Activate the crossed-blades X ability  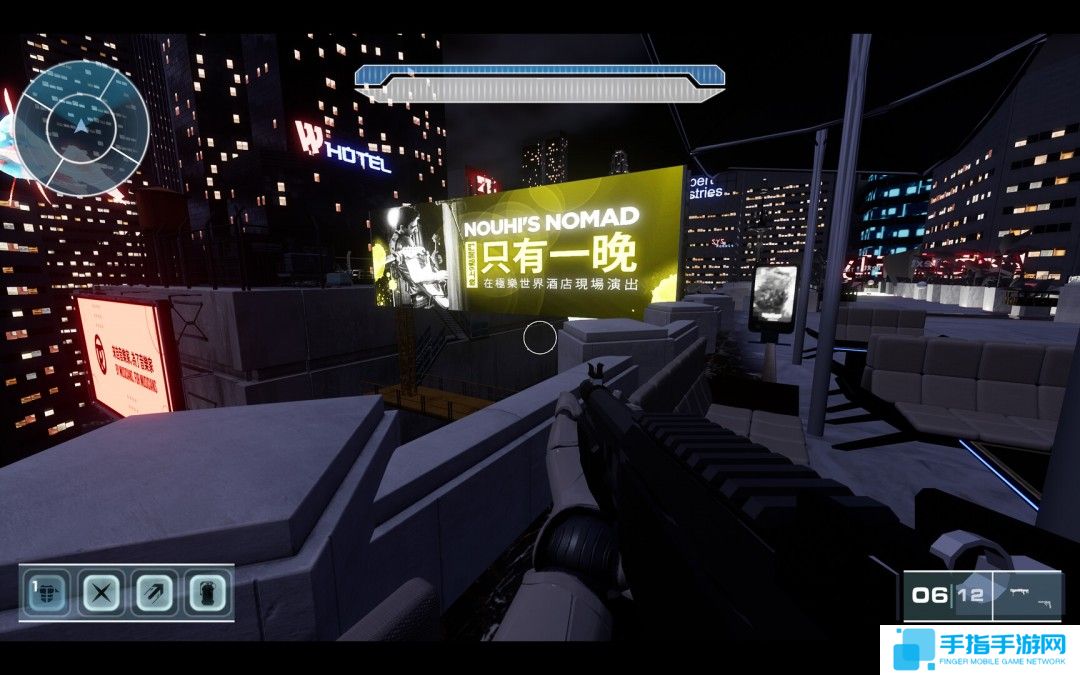pyautogui.click(x=100, y=593)
